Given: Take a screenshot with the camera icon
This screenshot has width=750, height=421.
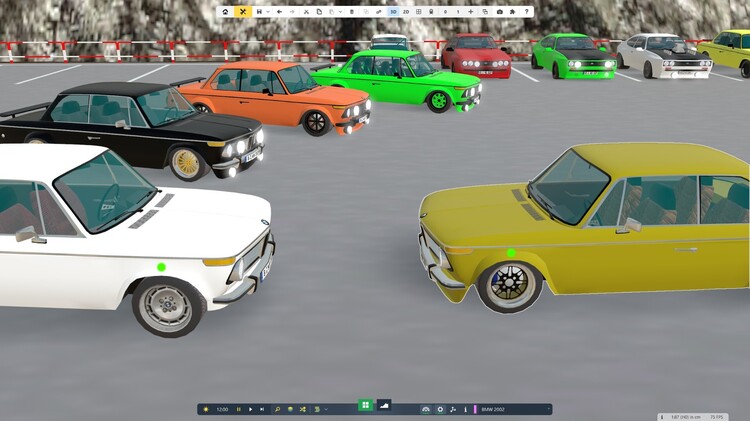Looking at the screenshot, I should (500, 11).
